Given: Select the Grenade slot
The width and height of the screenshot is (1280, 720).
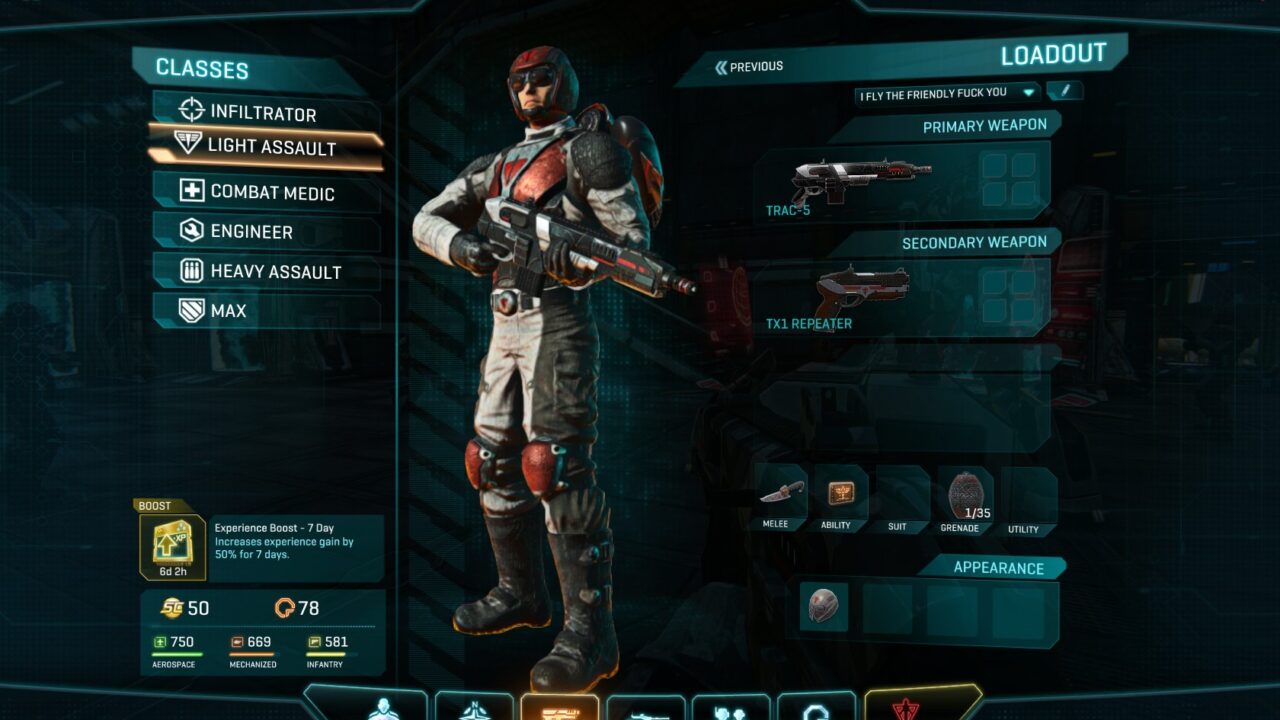Looking at the screenshot, I should [963, 494].
